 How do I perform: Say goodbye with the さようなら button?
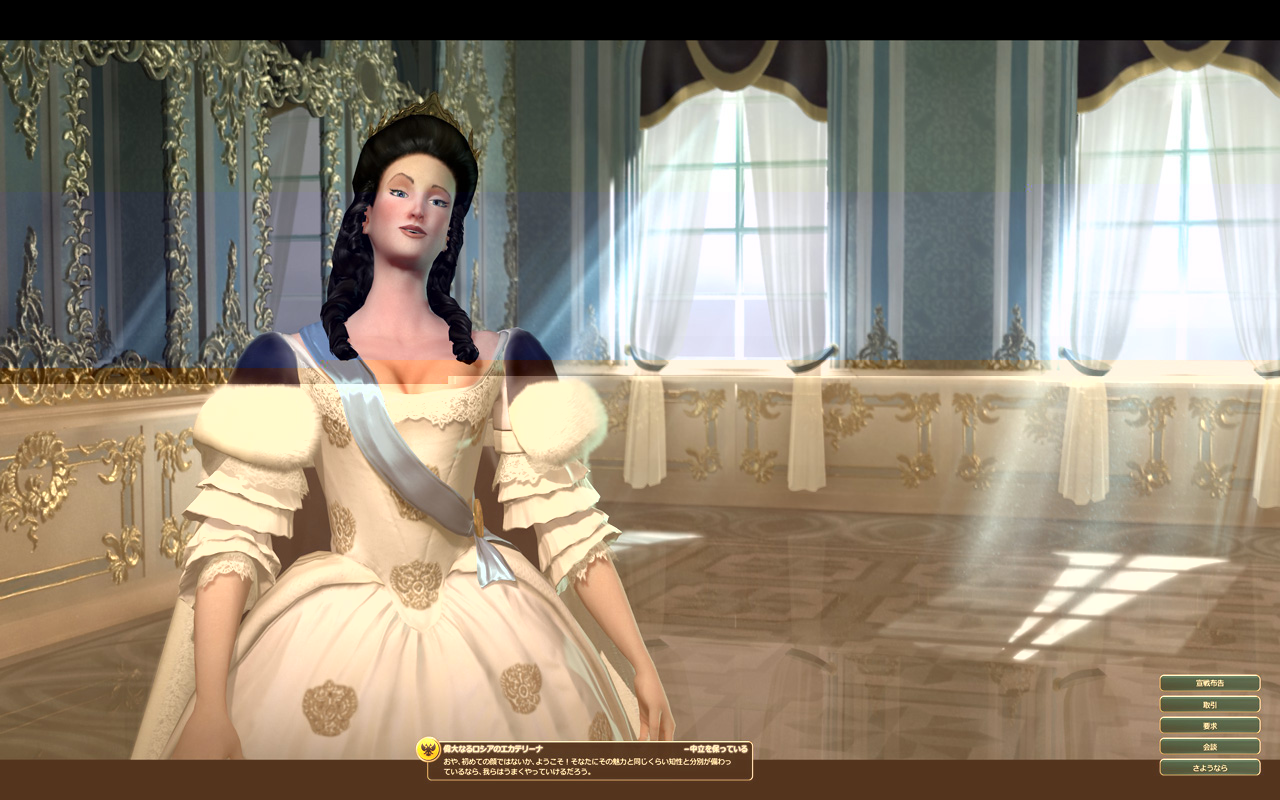1209,767
